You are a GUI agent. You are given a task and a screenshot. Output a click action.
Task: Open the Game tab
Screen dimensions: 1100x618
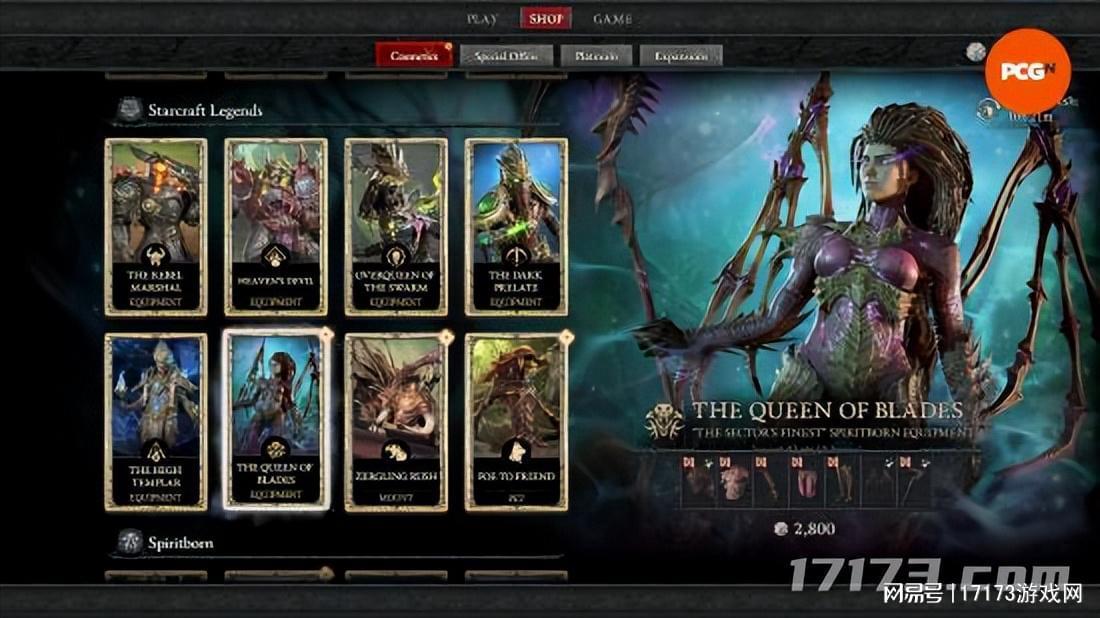612,19
